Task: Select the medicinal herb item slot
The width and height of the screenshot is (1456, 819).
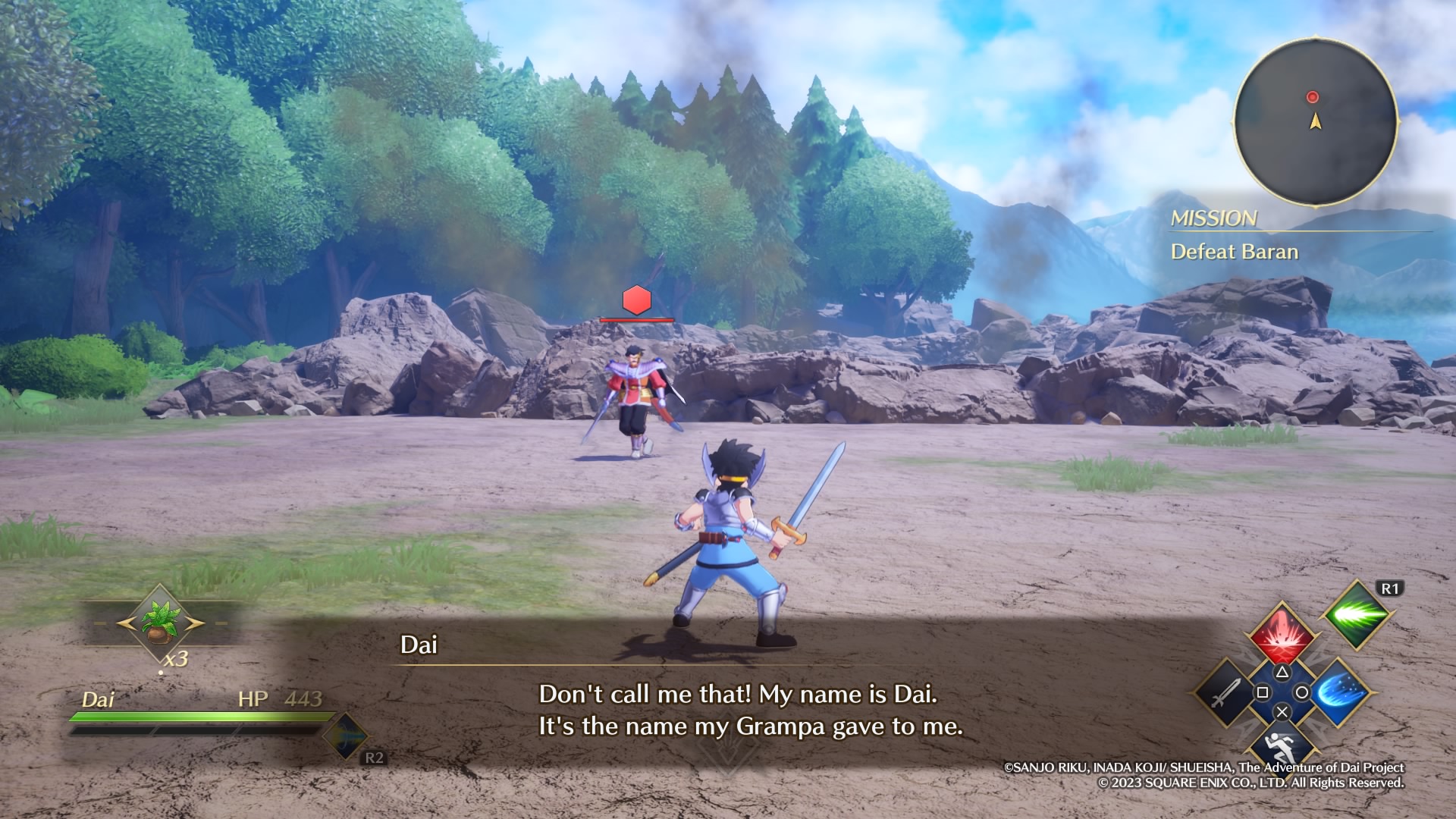Action: pos(161,623)
